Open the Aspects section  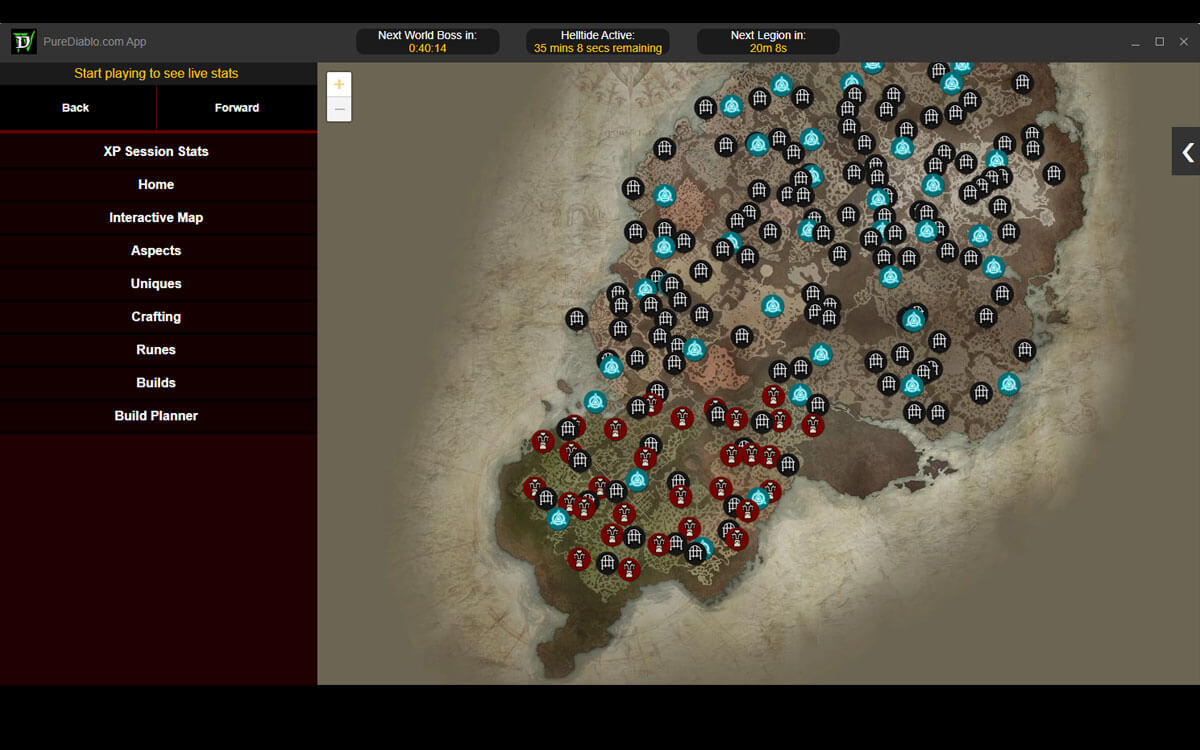(x=156, y=250)
